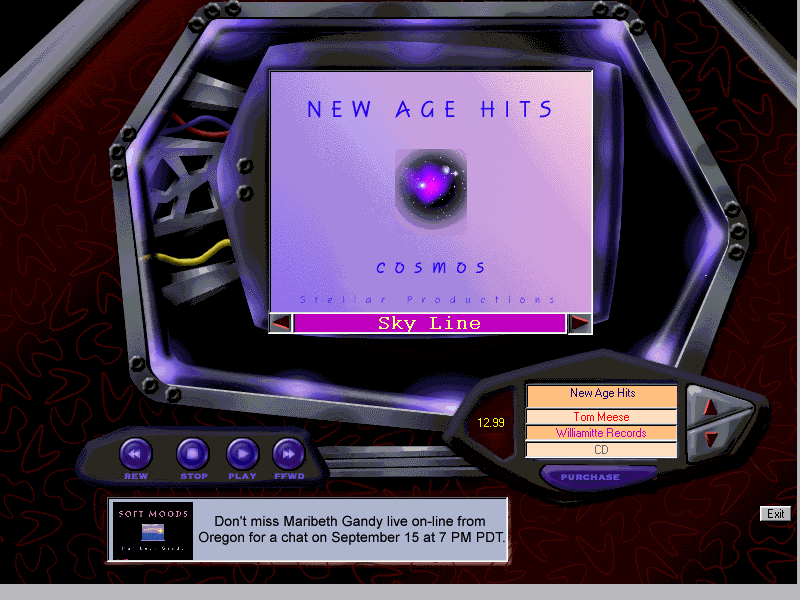Skip to the next track using right arrow
Screen dimensions: 800x600
point(579,323)
